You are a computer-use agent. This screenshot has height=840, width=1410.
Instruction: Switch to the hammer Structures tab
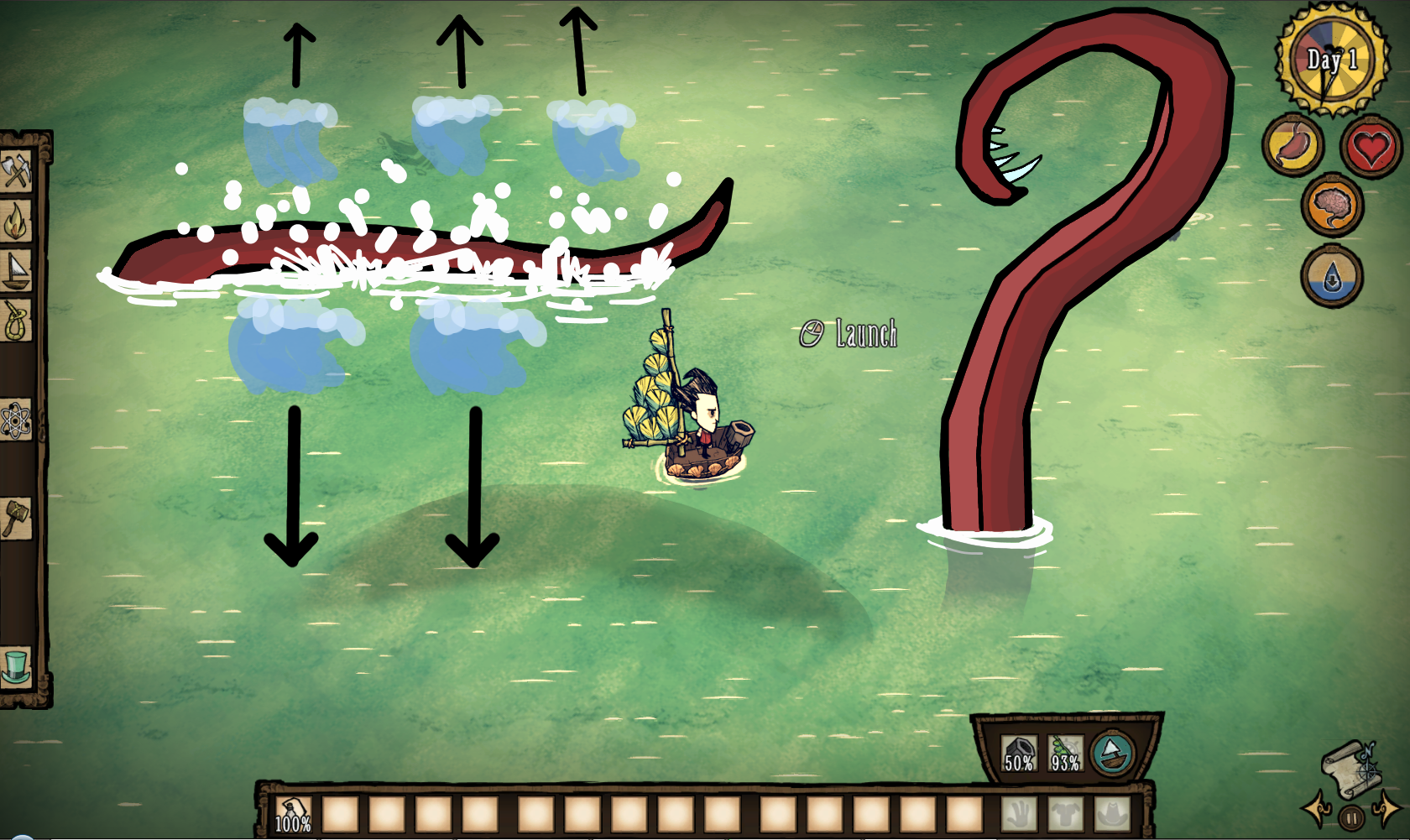[16, 517]
